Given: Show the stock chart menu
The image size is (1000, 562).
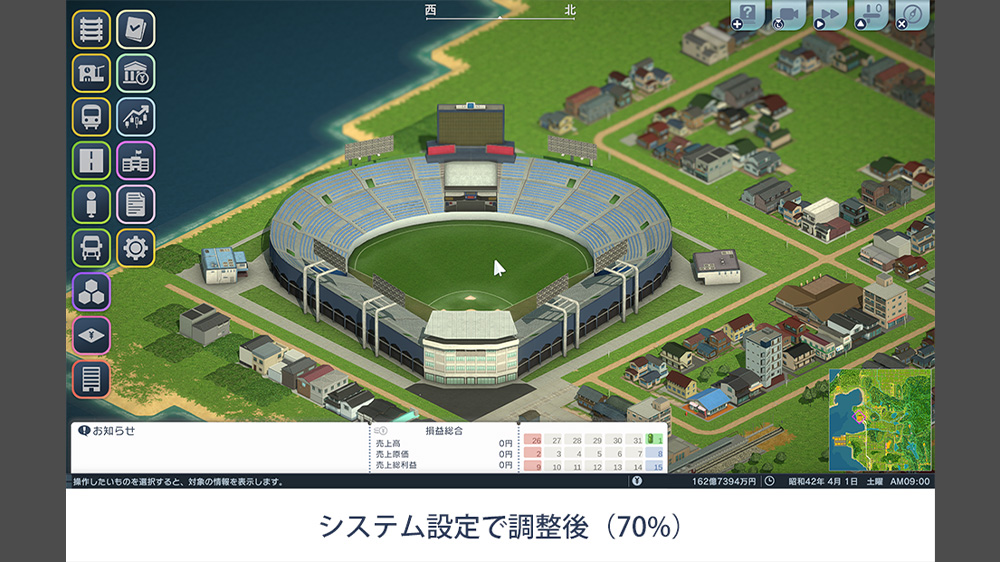Looking at the screenshot, I should pyautogui.click(x=136, y=117).
